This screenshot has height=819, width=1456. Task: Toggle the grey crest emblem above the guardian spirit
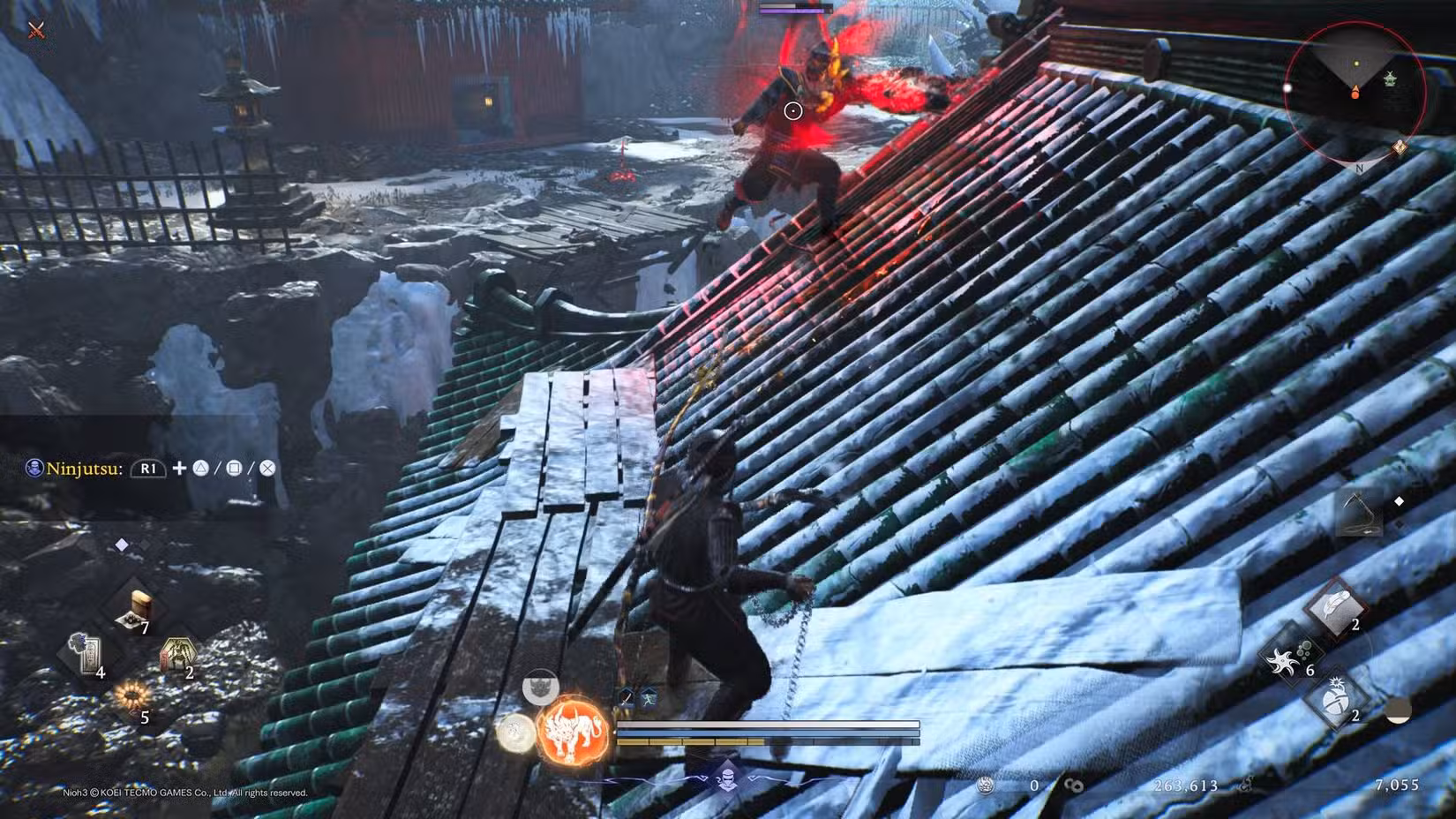coord(541,684)
